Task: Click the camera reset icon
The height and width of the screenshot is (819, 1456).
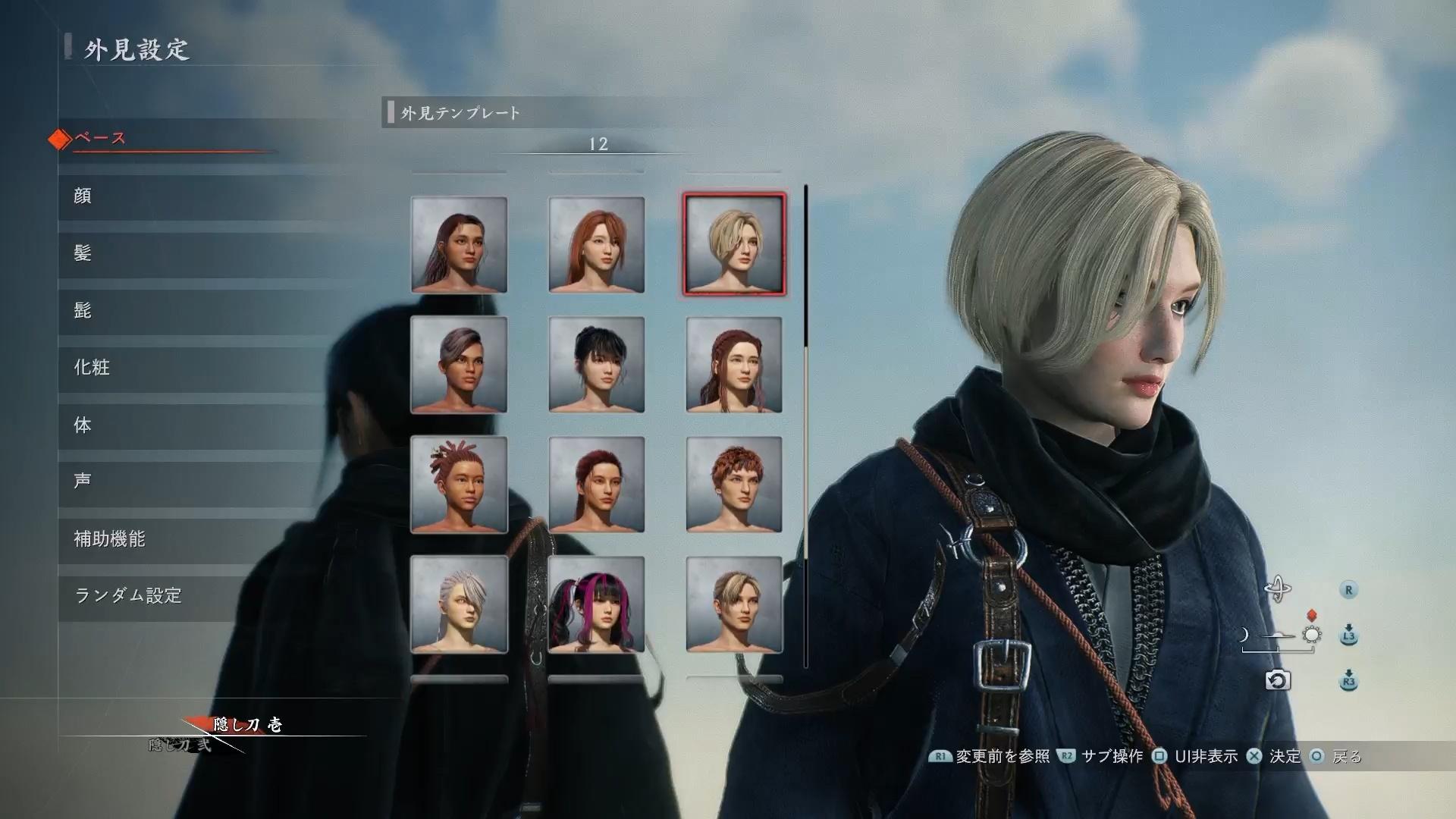Action: [x=1277, y=680]
